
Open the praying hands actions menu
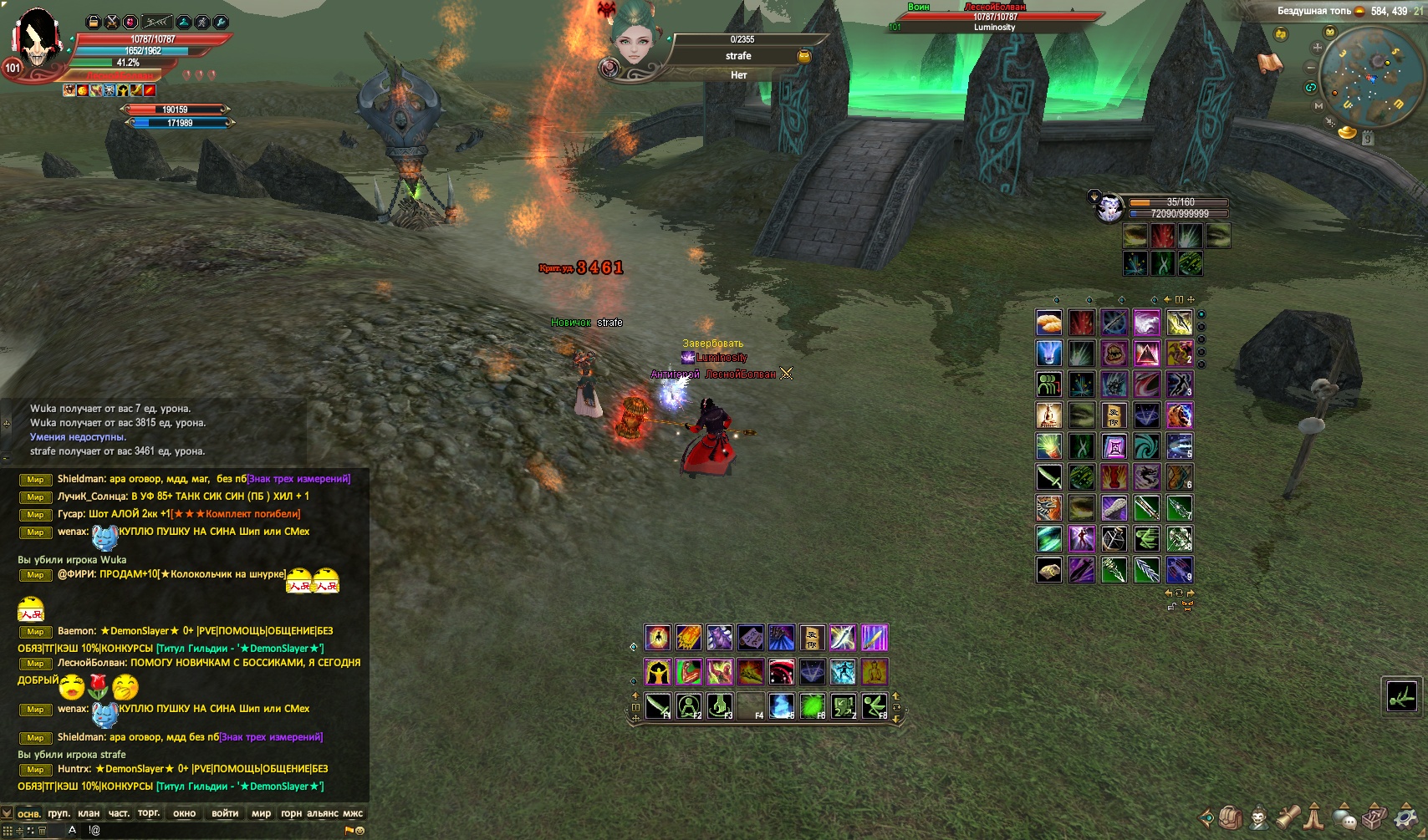(1315, 817)
